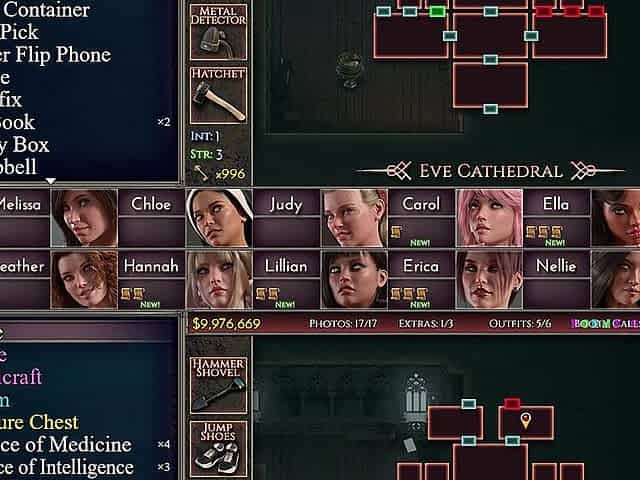Open the Booty Calls menu

click(x=604, y=324)
